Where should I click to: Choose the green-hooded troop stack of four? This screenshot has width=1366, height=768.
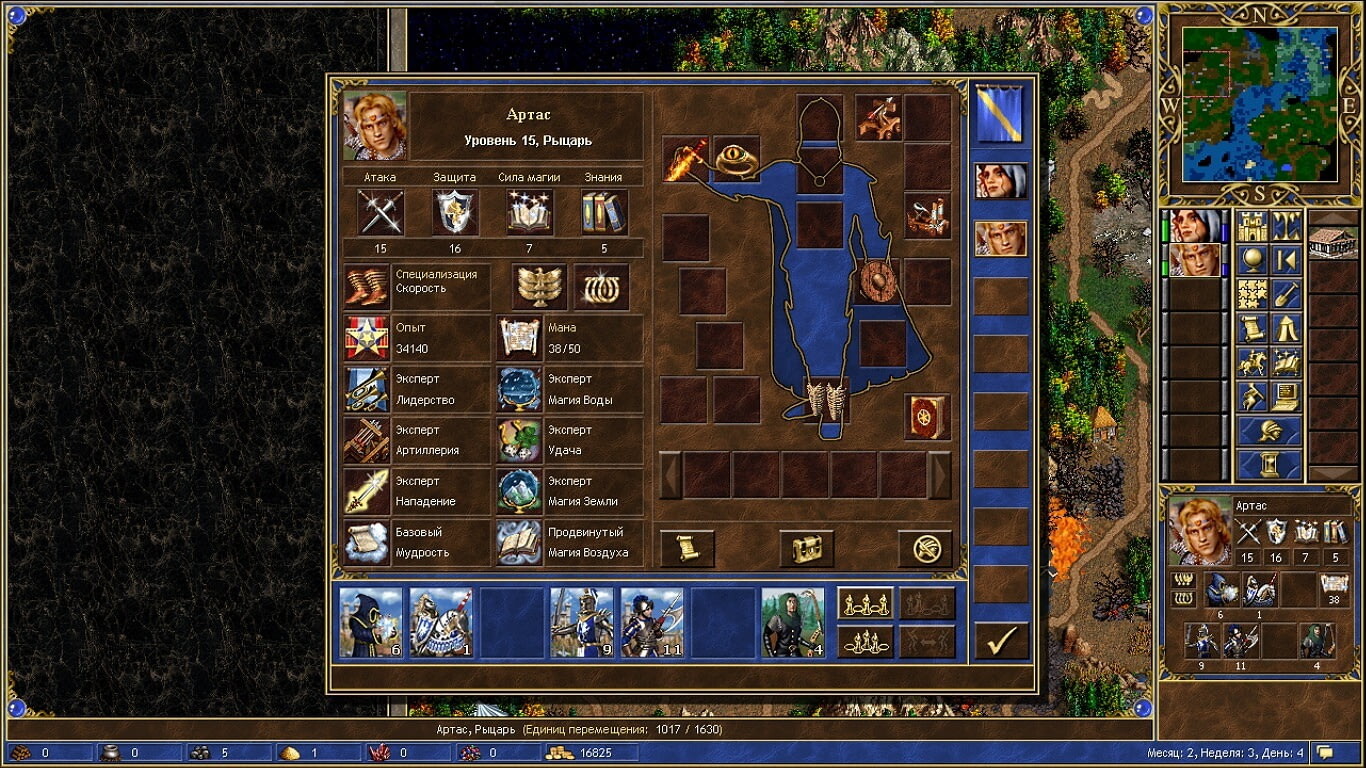(x=793, y=622)
